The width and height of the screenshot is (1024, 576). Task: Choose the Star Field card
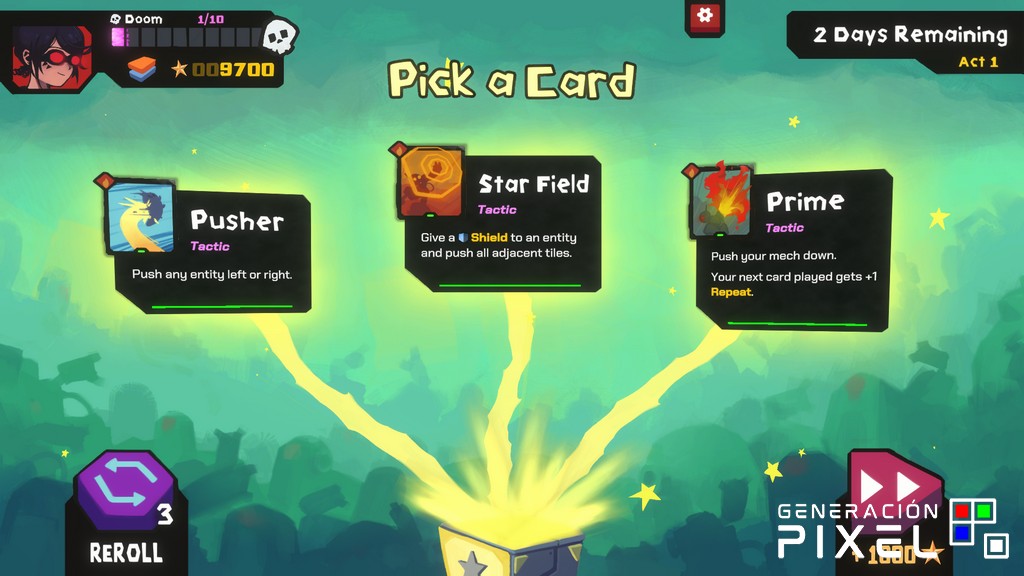point(502,222)
